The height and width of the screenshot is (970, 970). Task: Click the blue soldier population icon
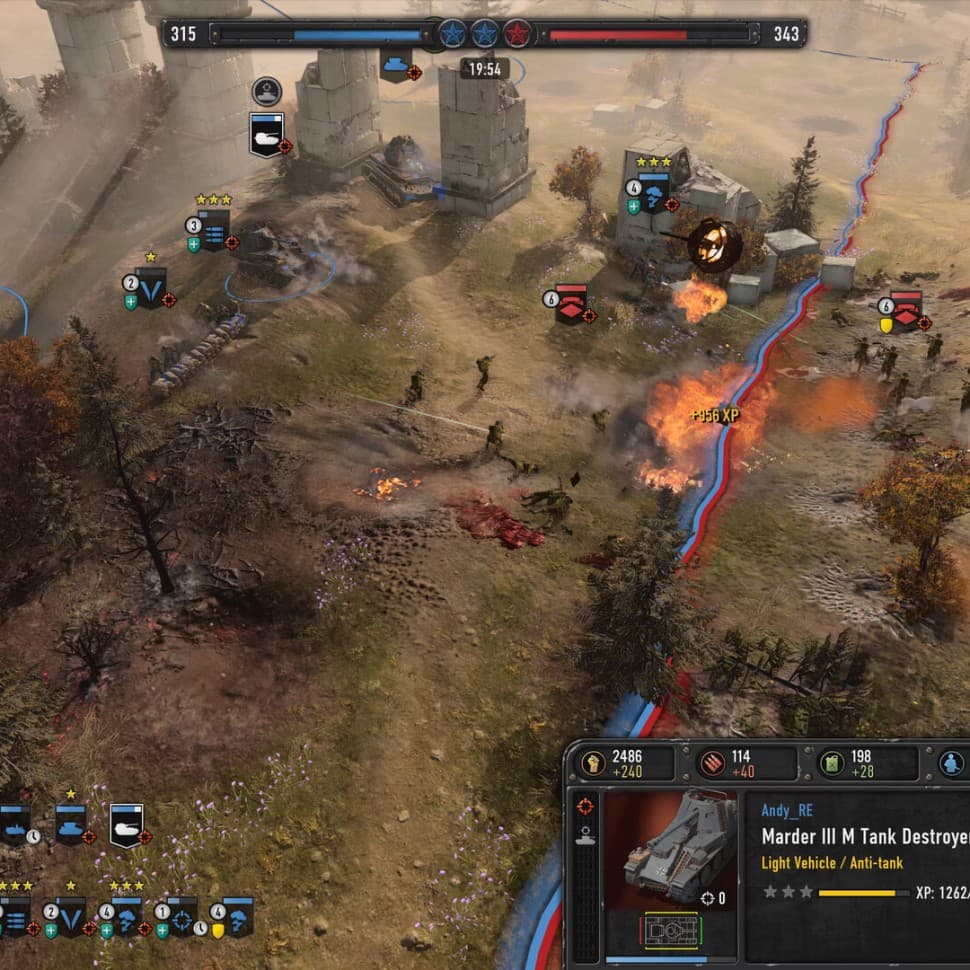click(x=951, y=763)
